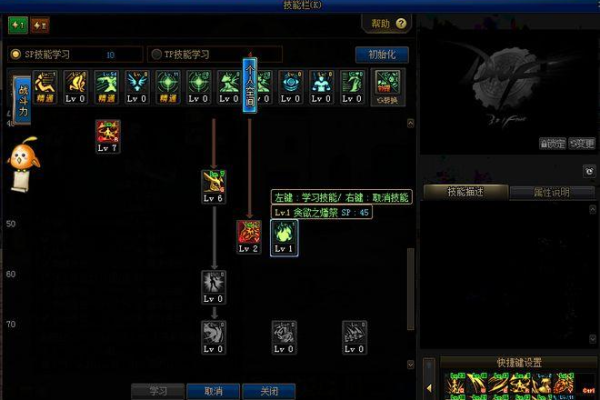600x400 pixels.
Task: Click the 战斗力 side tab
Action: tap(22, 101)
